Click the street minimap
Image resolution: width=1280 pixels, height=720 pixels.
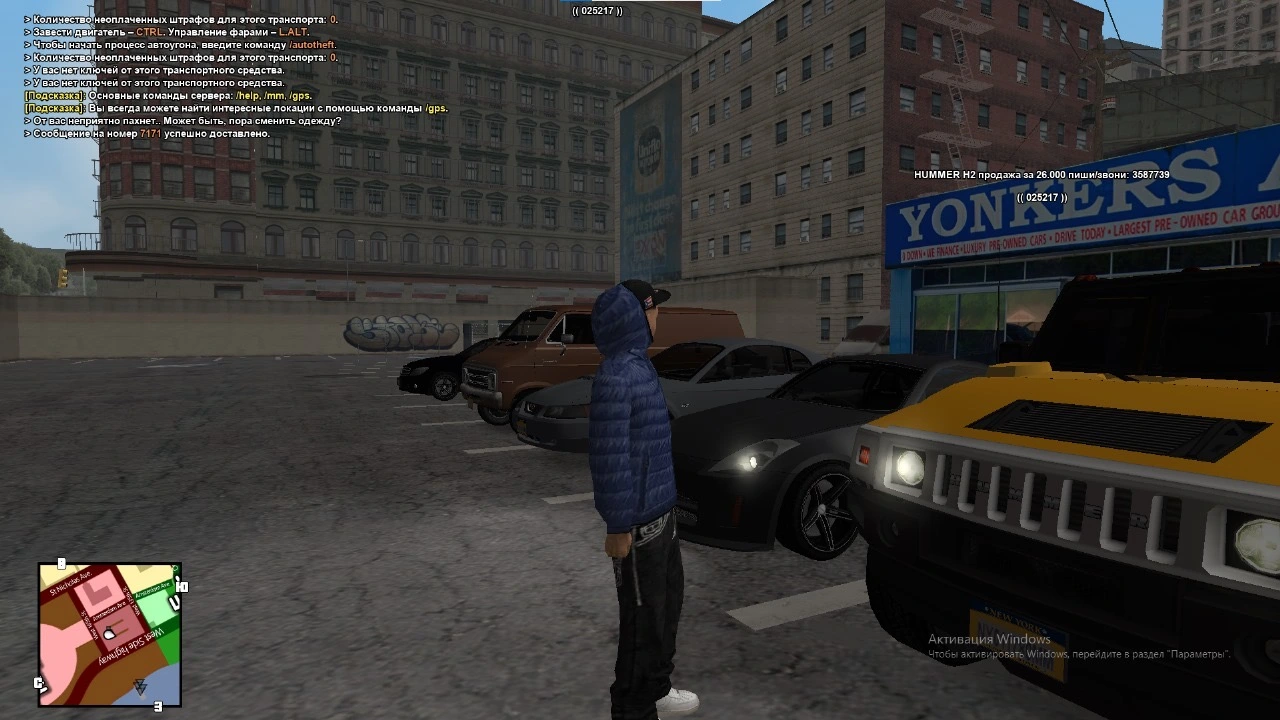click(110, 634)
